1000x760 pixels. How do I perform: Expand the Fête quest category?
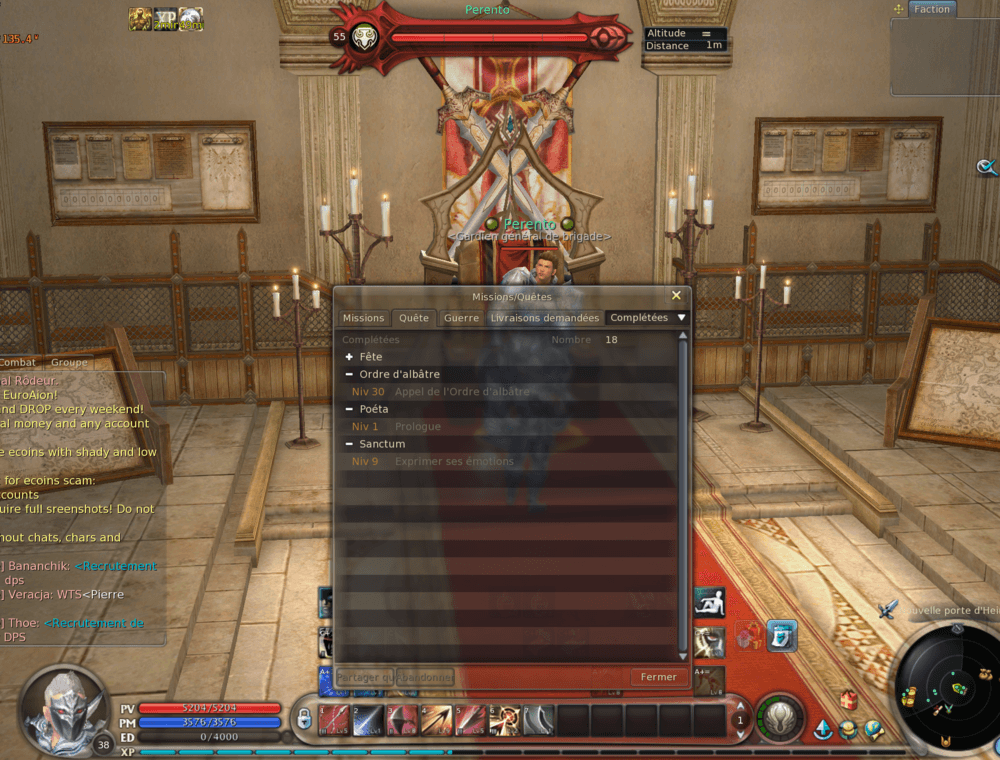349,357
